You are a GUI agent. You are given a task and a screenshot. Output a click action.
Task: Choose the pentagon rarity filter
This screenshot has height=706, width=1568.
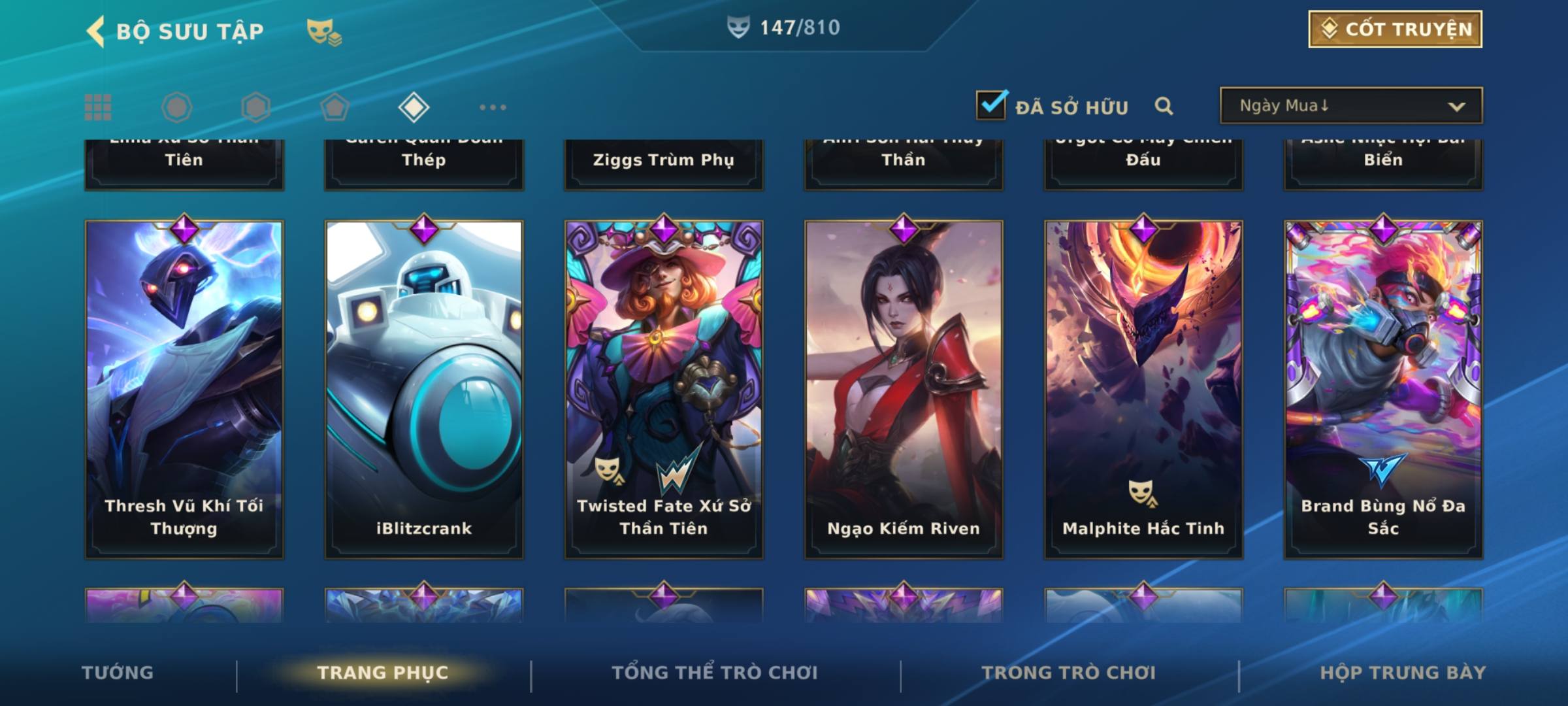335,107
